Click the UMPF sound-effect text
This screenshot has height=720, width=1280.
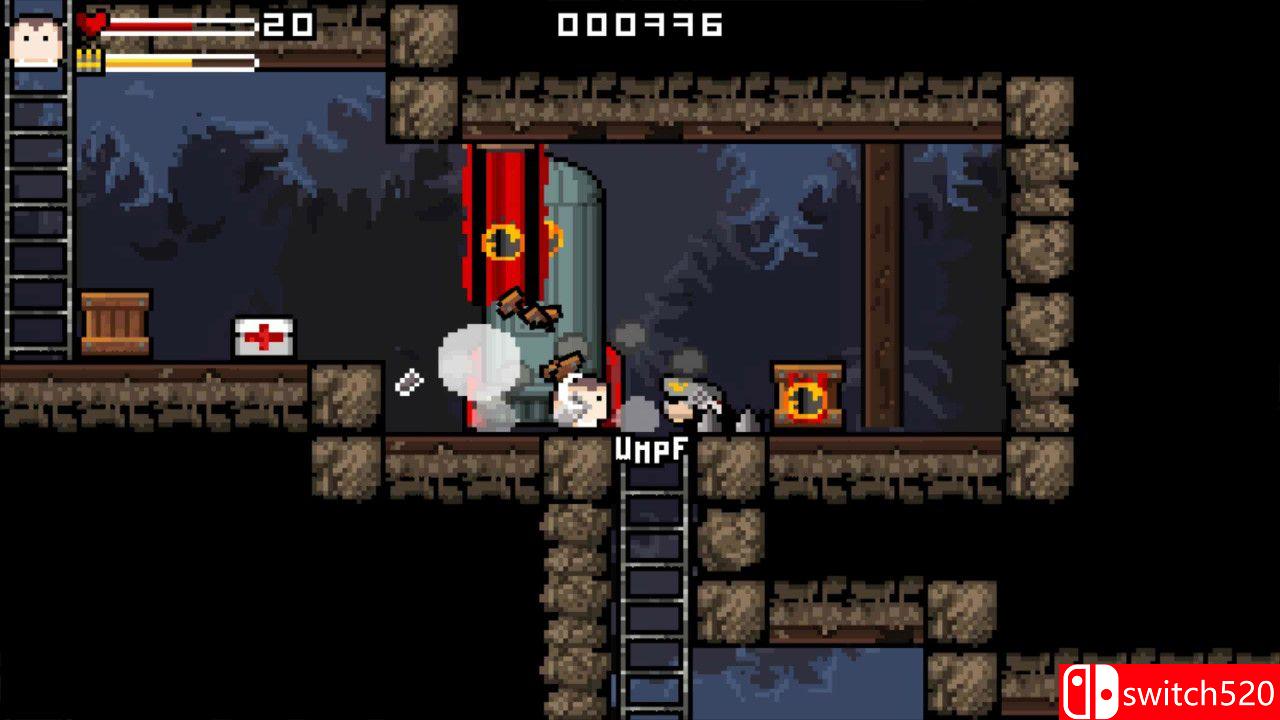[650, 452]
